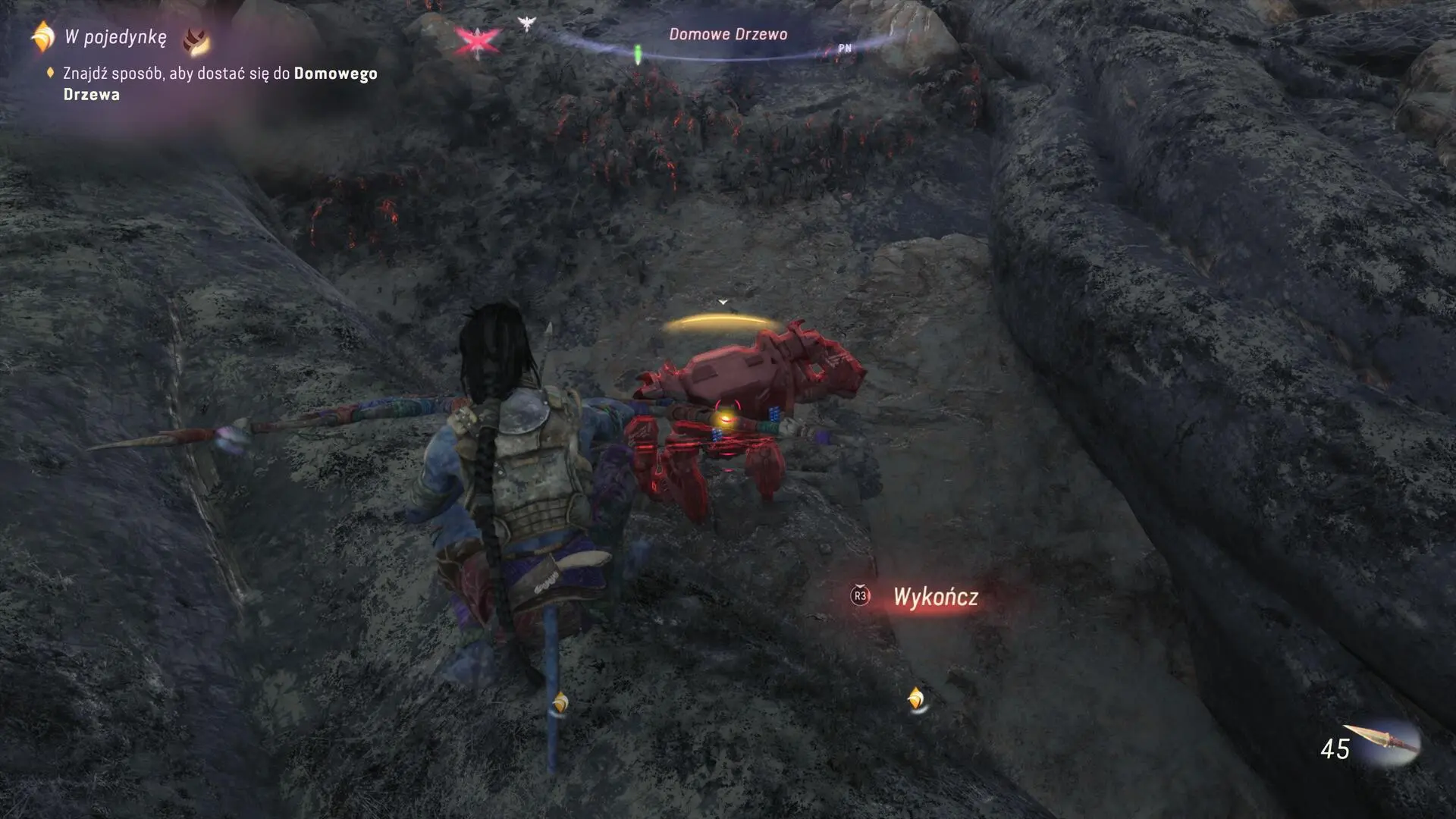
Task: Click the Domowe Drzewo compass label
Action: click(x=727, y=34)
